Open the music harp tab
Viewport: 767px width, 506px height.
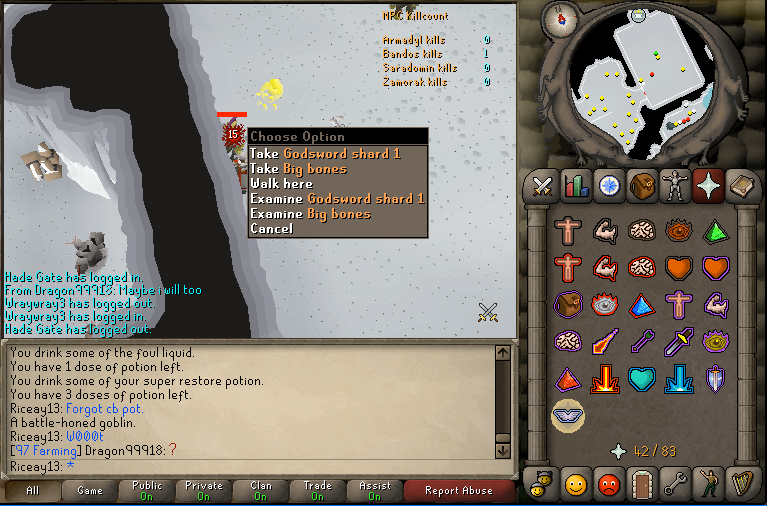click(741, 484)
